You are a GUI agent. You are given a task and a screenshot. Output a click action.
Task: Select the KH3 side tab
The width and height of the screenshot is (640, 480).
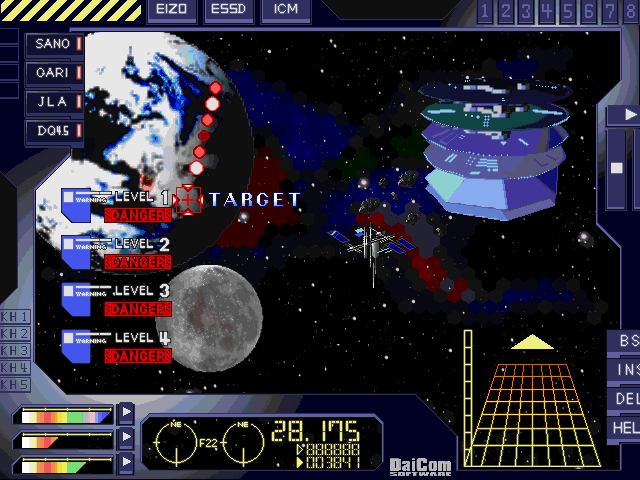[15, 351]
